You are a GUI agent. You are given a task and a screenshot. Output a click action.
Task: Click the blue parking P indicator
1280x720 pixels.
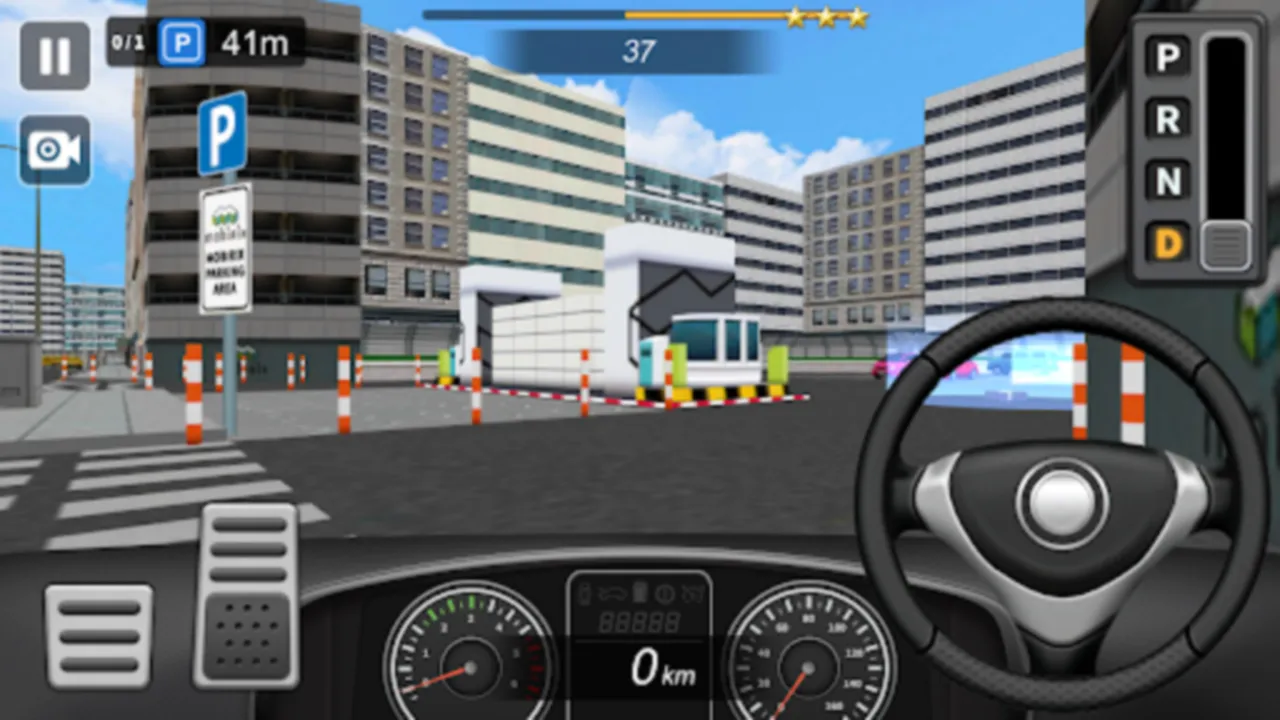point(182,43)
